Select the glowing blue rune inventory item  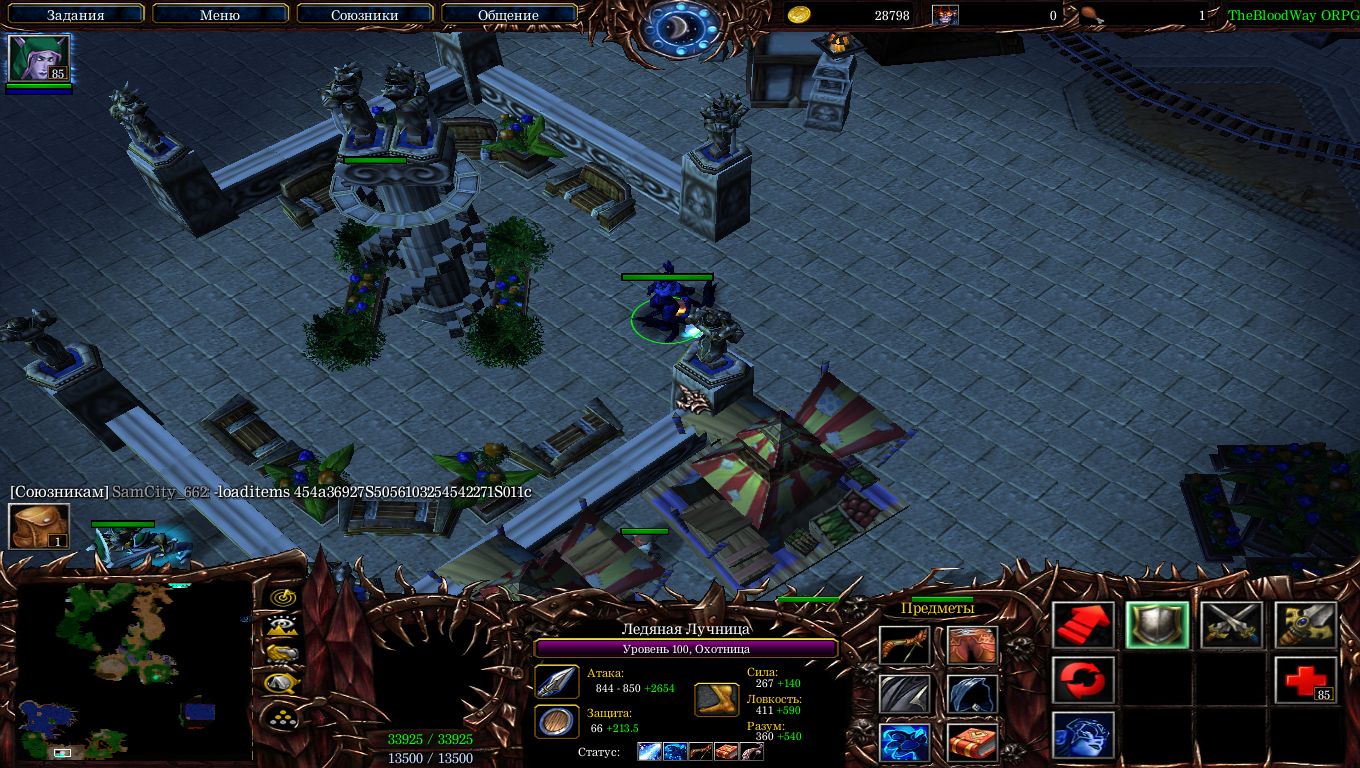coord(904,743)
